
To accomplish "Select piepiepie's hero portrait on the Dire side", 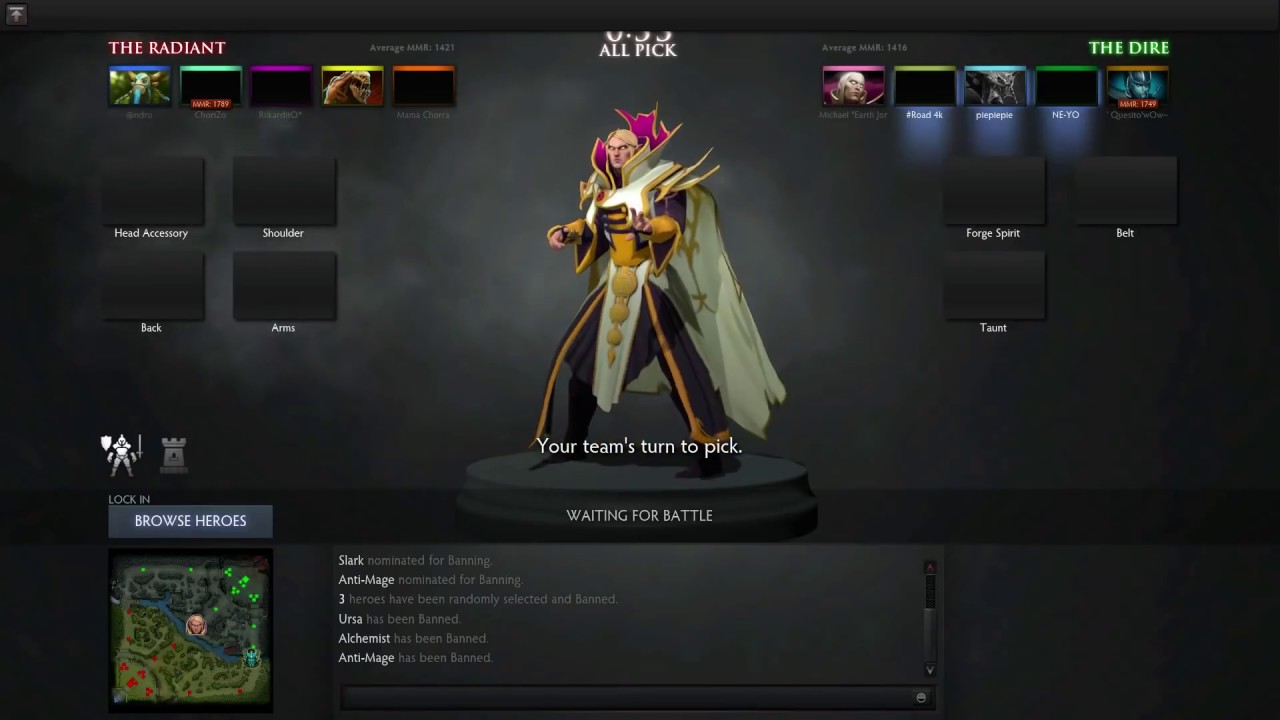I will [994, 85].
